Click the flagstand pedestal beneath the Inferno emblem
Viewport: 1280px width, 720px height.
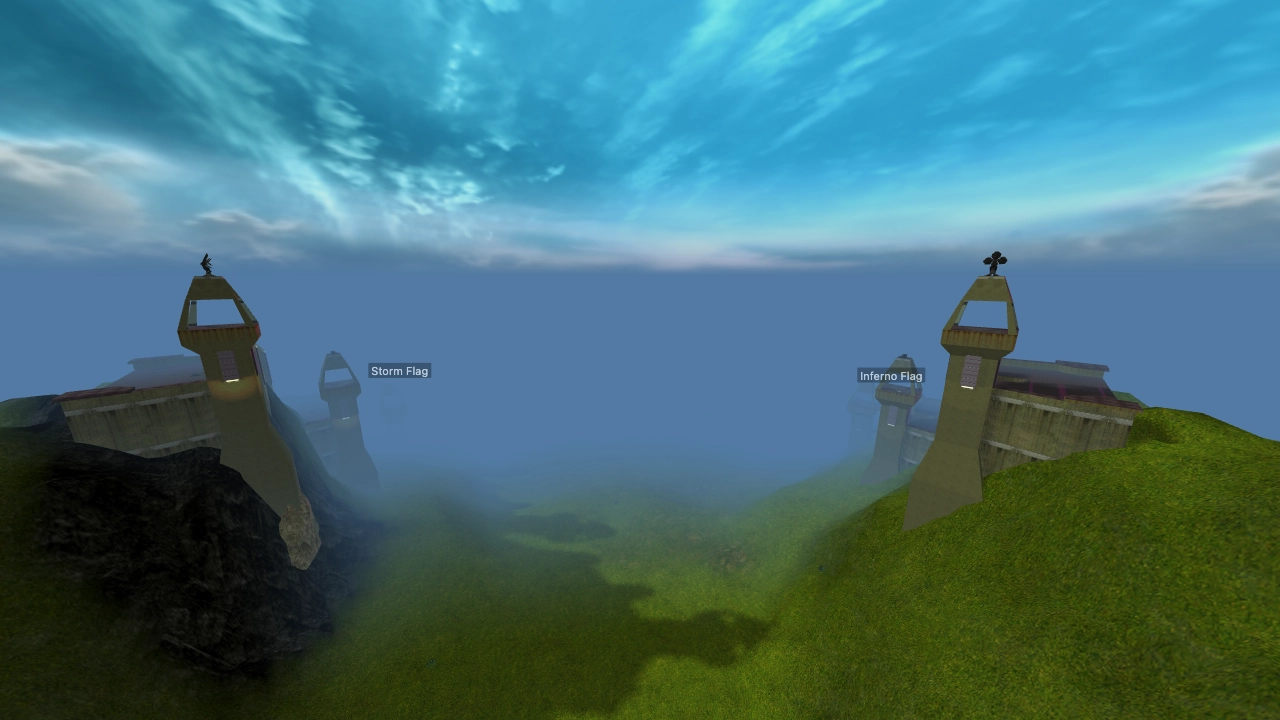coord(992,276)
